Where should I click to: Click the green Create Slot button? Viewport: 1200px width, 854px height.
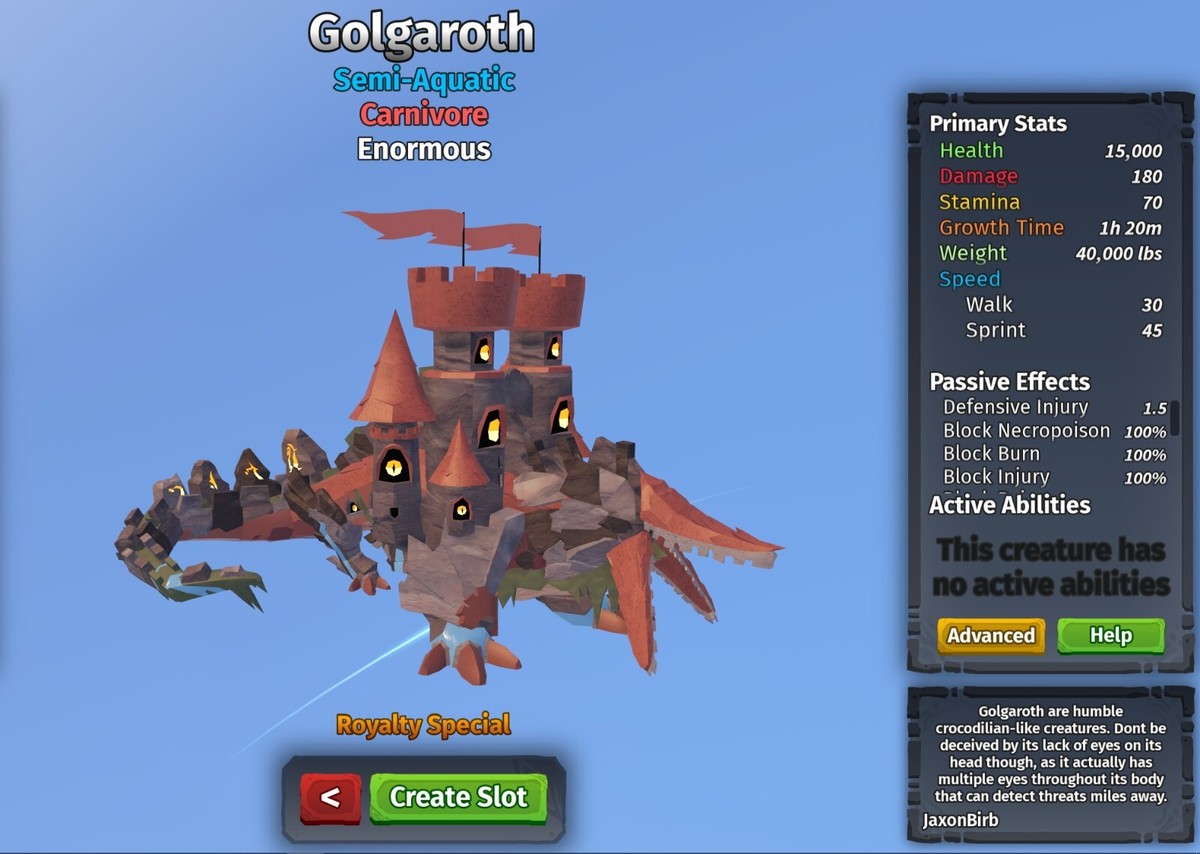[x=458, y=797]
